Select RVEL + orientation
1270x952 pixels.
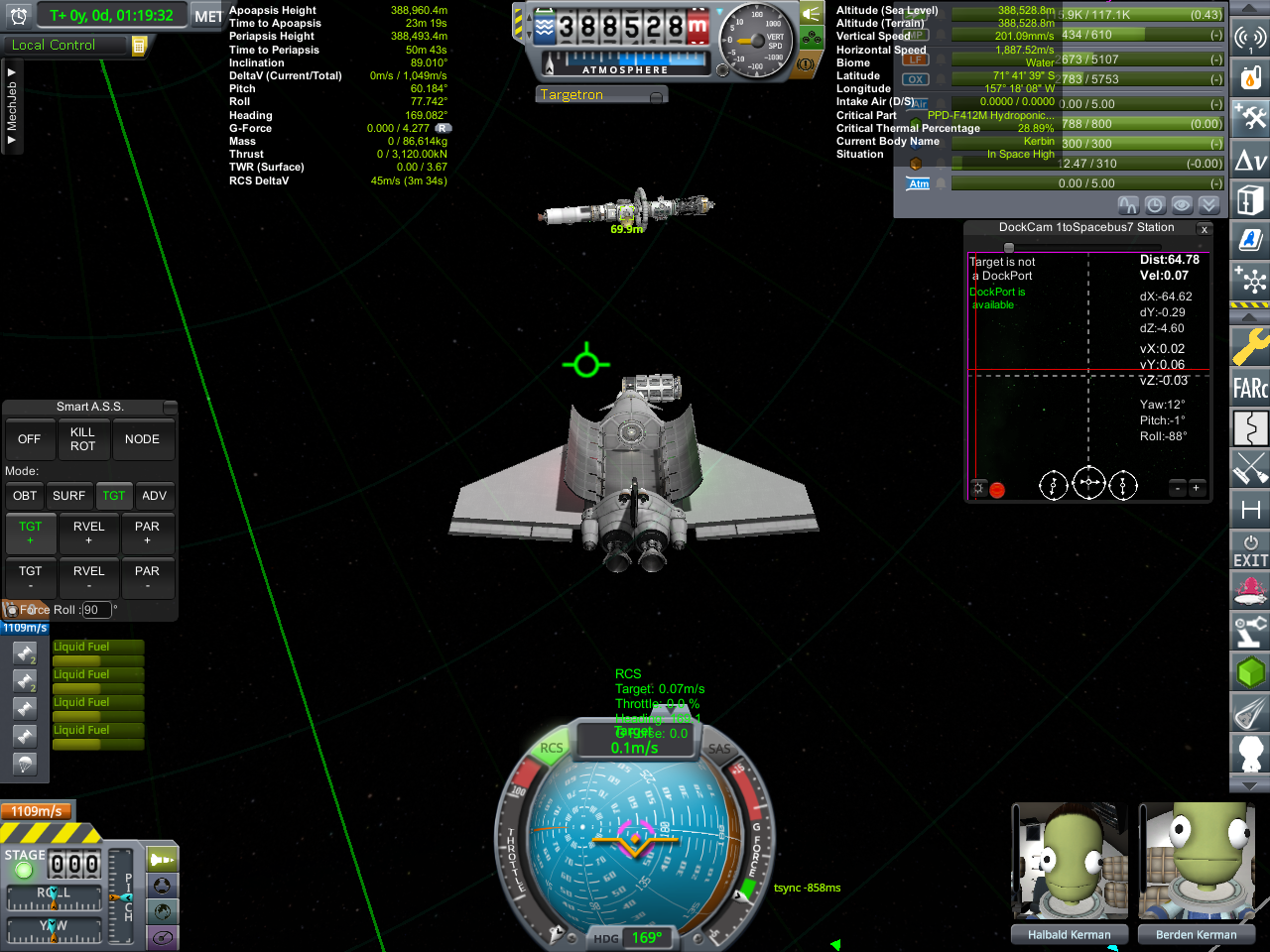89,533
